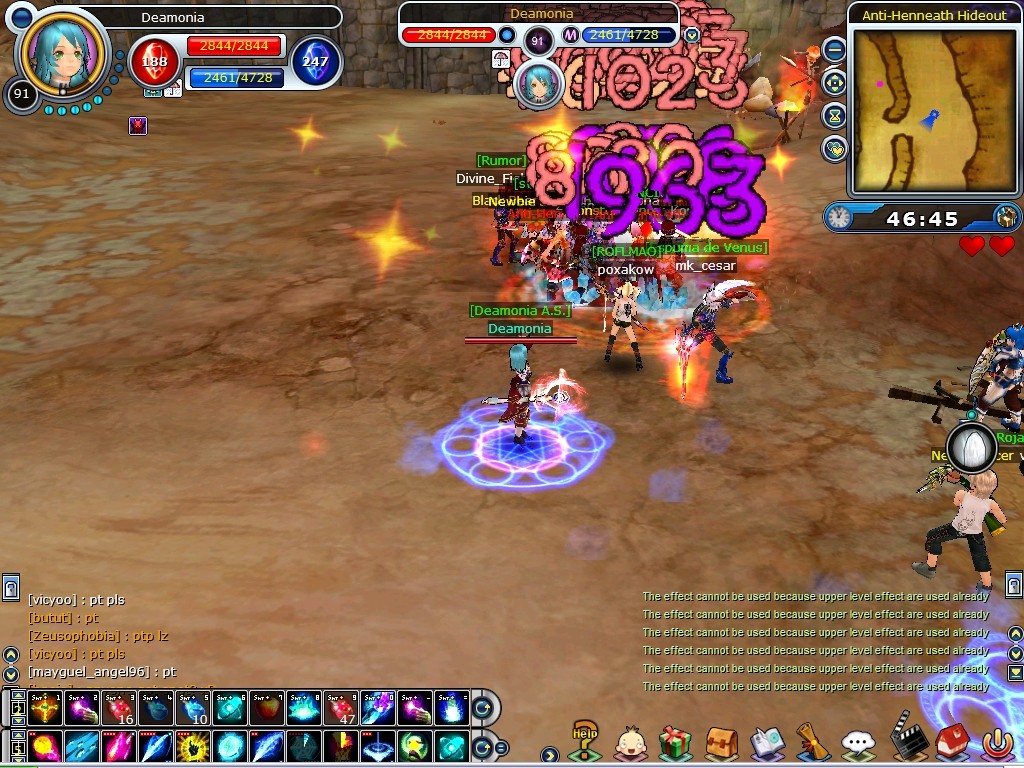Open the speech bubble chat menu
The width and height of the screenshot is (1024, 768).
click(858, 743)
